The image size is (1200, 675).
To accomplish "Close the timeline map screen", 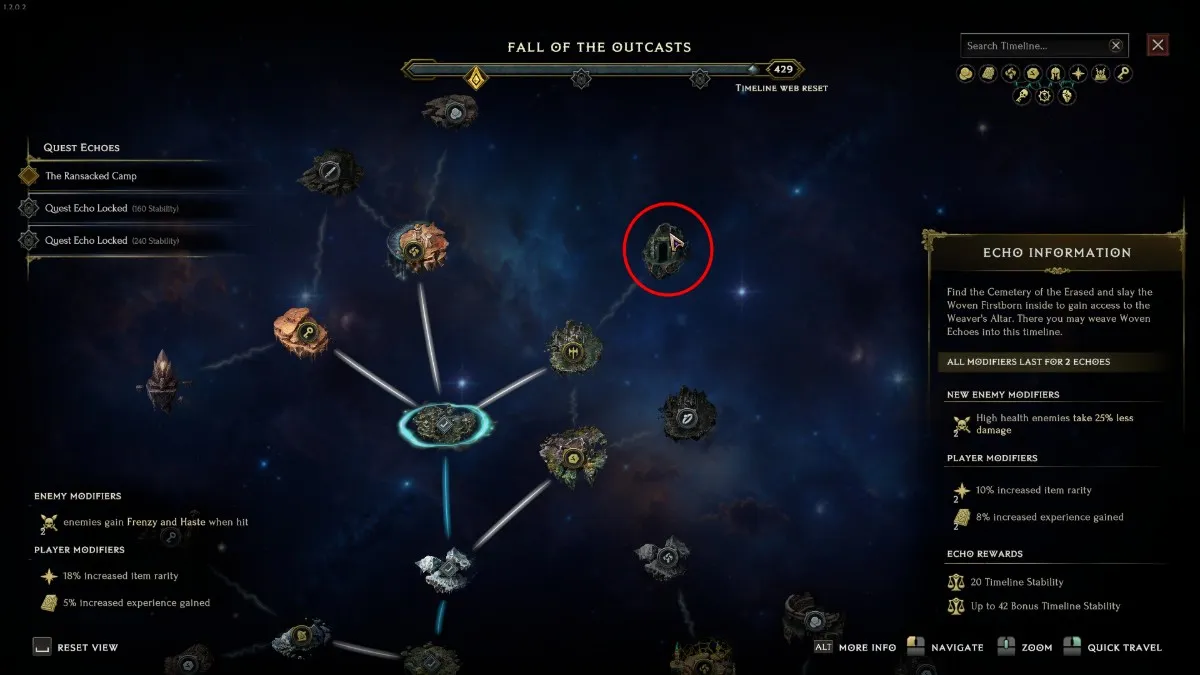I will 1158,45.
